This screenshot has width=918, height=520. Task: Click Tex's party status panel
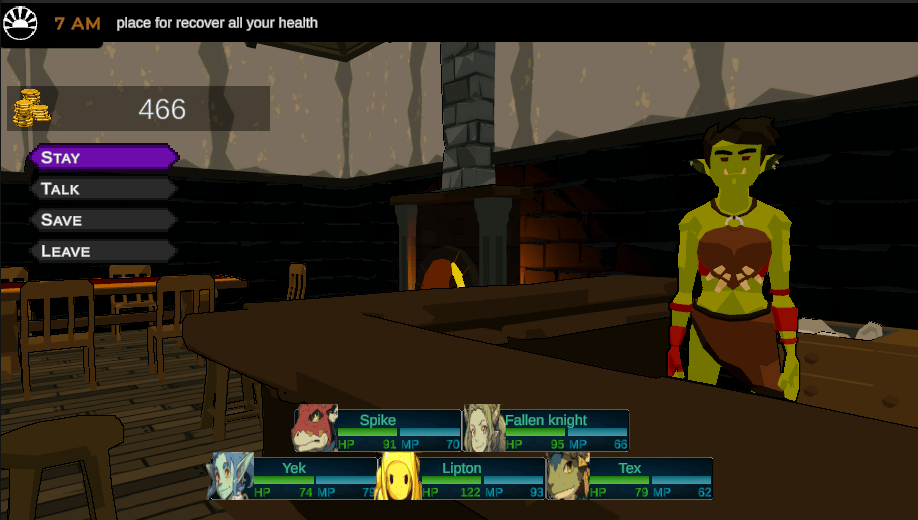630,478
